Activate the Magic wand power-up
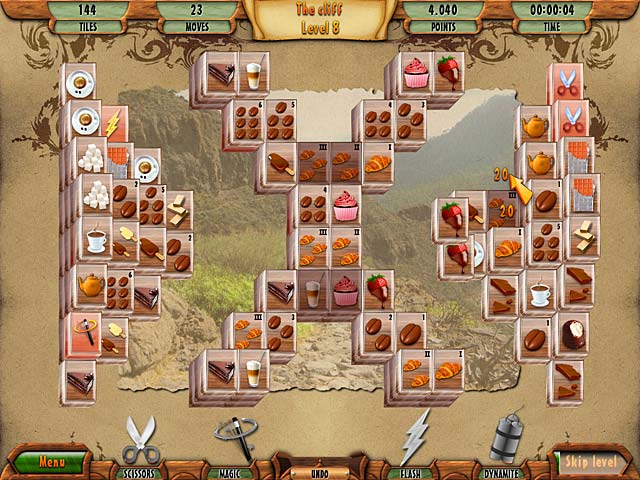640x480 pixels. pyautogui.click(x=233, y=442)
